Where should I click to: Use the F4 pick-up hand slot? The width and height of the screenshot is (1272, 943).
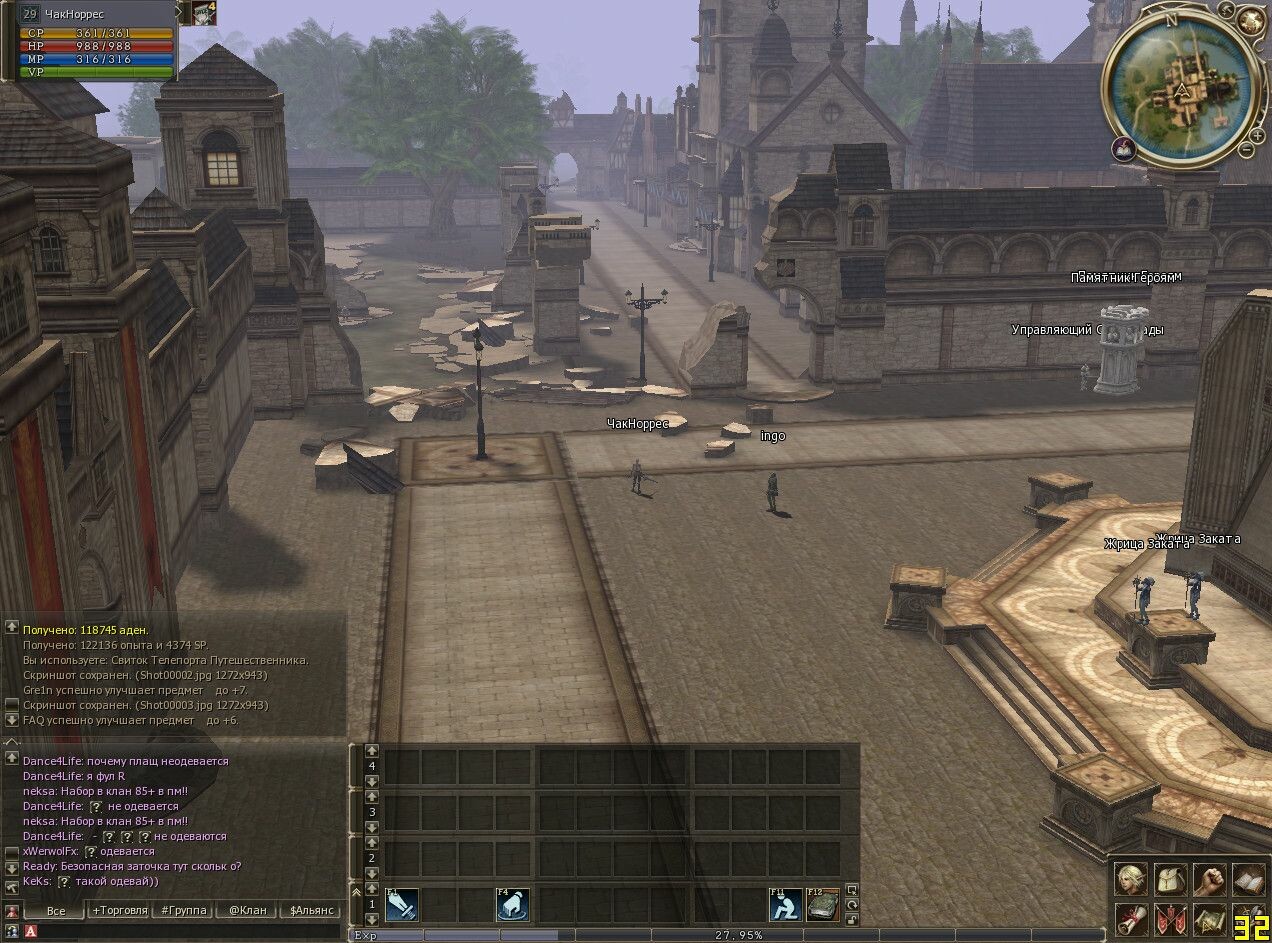(512, 905)
